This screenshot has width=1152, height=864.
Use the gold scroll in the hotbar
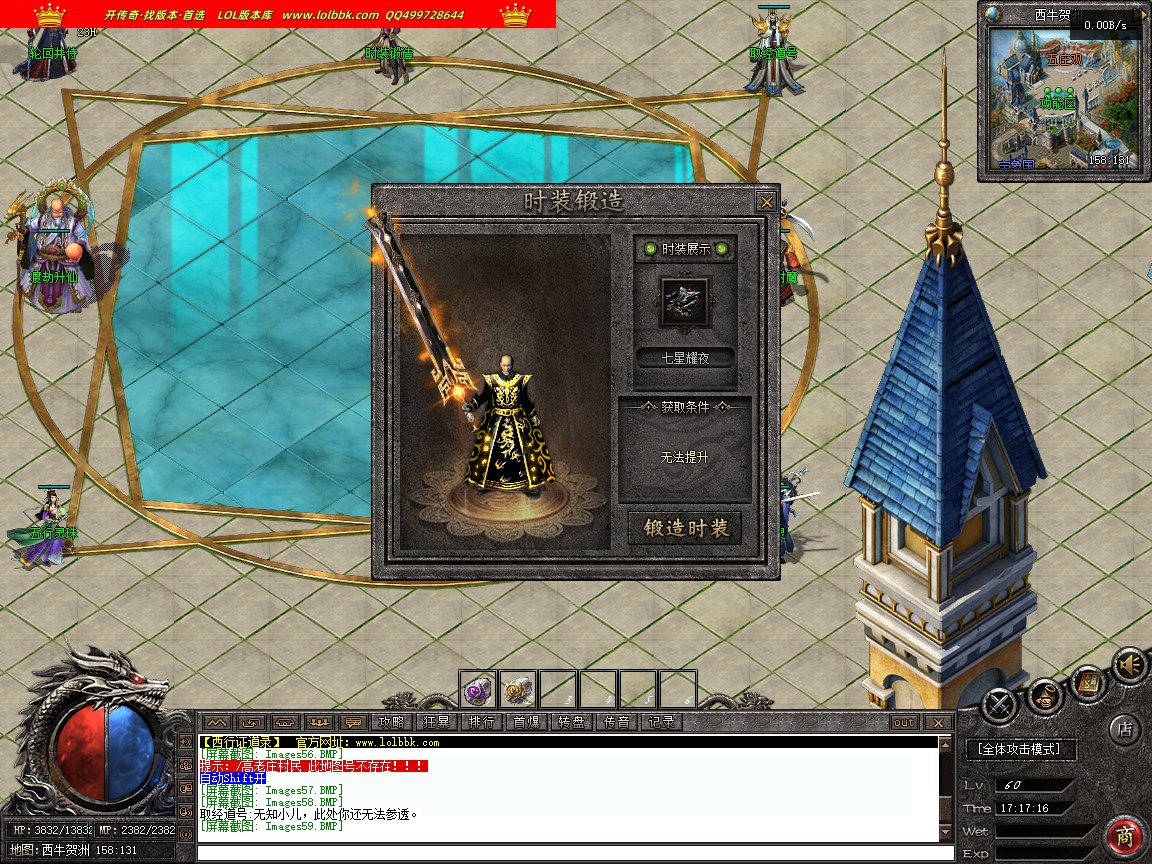tap(518, 689)
